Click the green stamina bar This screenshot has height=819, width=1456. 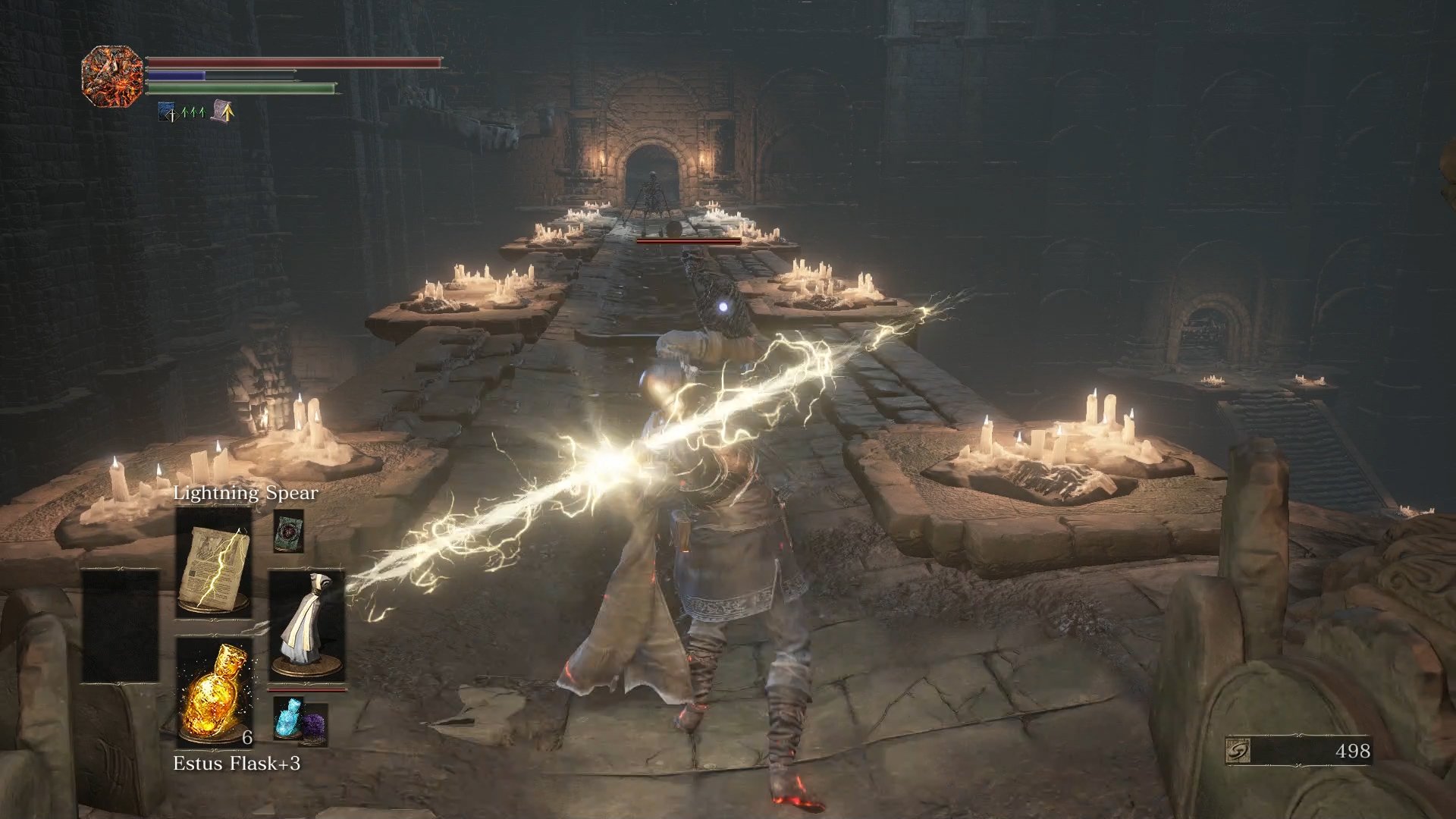click(x=242, y=89)
